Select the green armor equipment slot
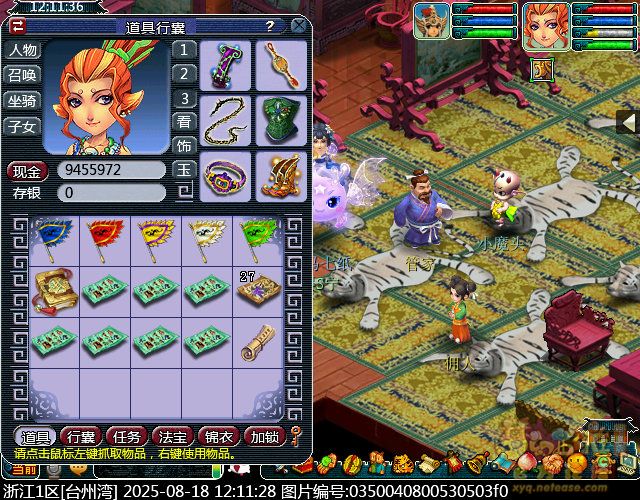This screenshot has width=640, height=500. pyautogui.click(x=281, y=119)
